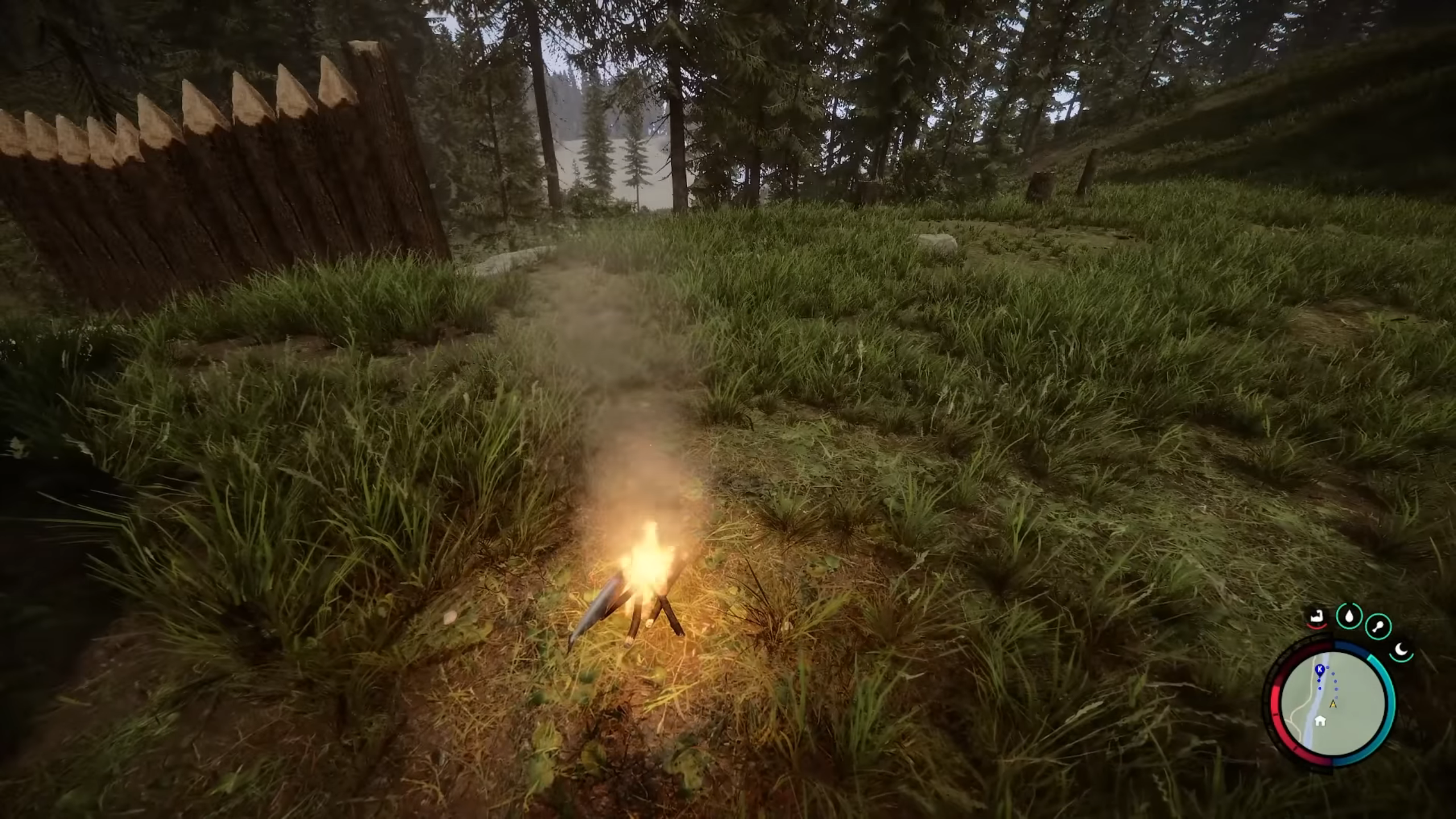Select the hunger drumstick icon
Image resolution: width=1456 pixels, height=819 pixels.
click(1378, 626)
